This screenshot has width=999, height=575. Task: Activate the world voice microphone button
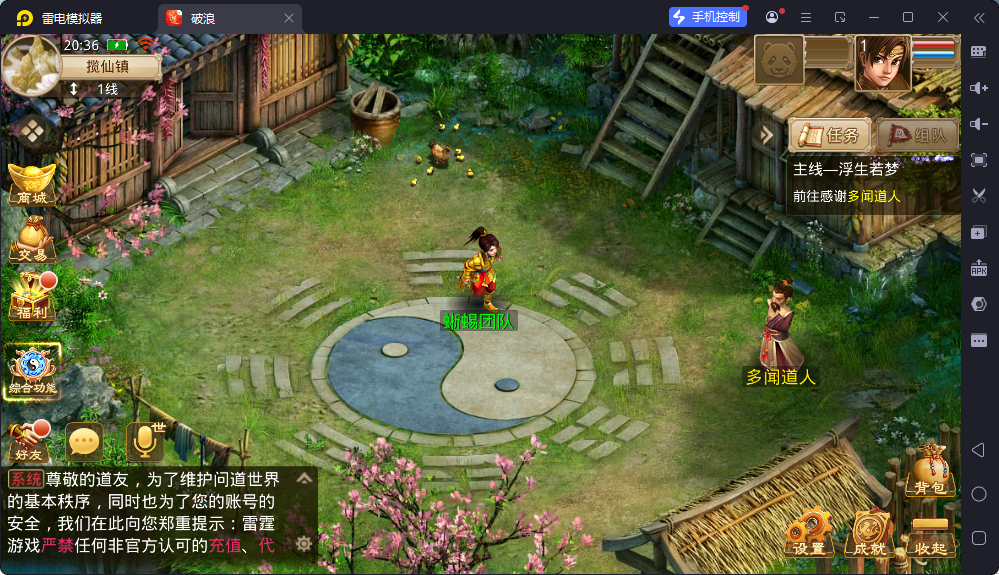144,441
